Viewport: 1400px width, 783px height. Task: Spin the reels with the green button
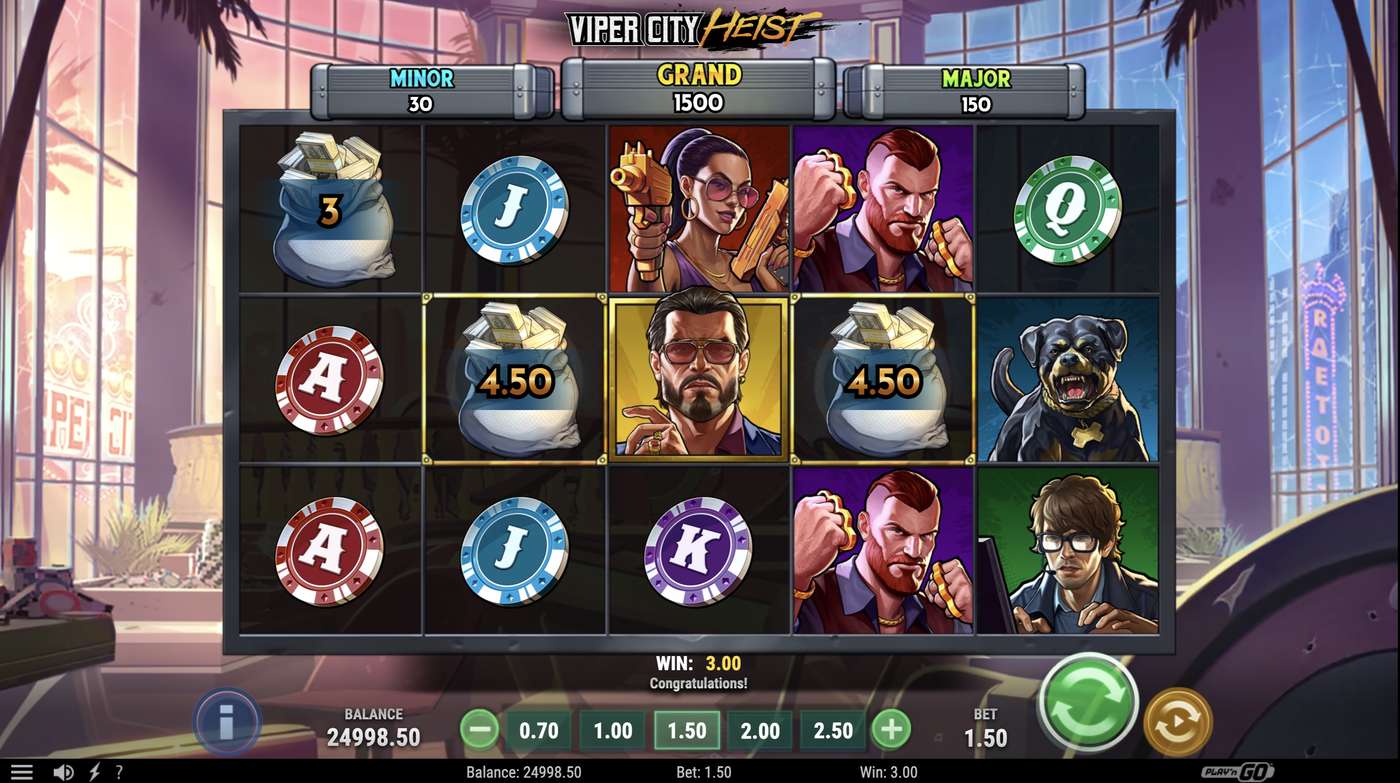click(1087, 703)
